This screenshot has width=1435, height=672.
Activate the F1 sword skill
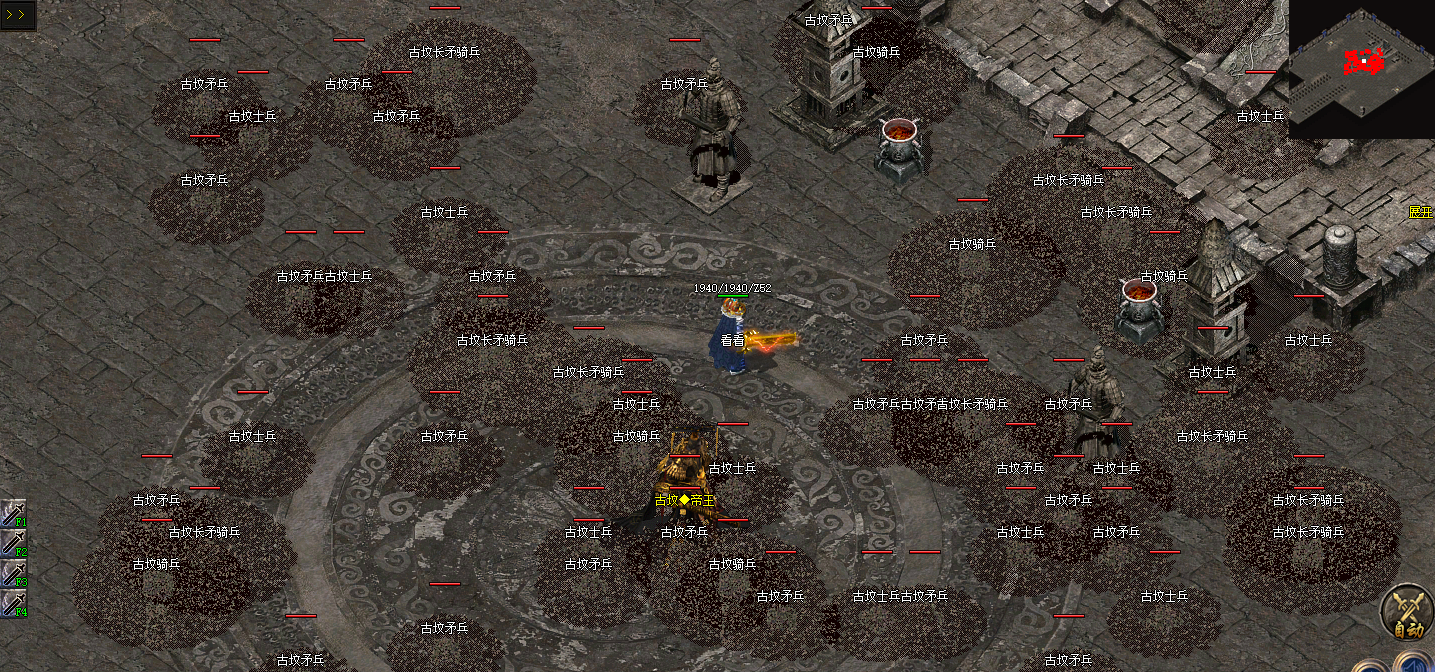tap(14, 513)
